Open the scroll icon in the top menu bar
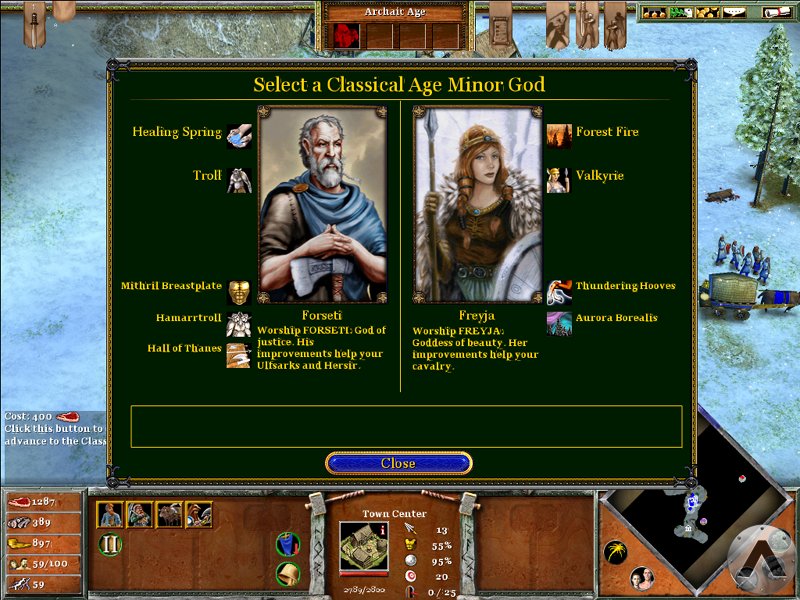 (x=775, y=12)
